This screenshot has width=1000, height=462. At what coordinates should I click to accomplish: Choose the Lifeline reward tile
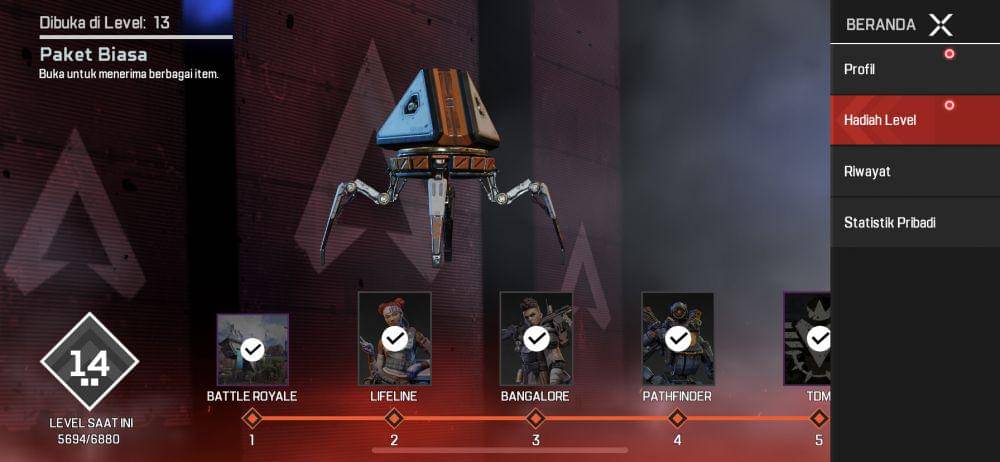click(x=394, y=339)
